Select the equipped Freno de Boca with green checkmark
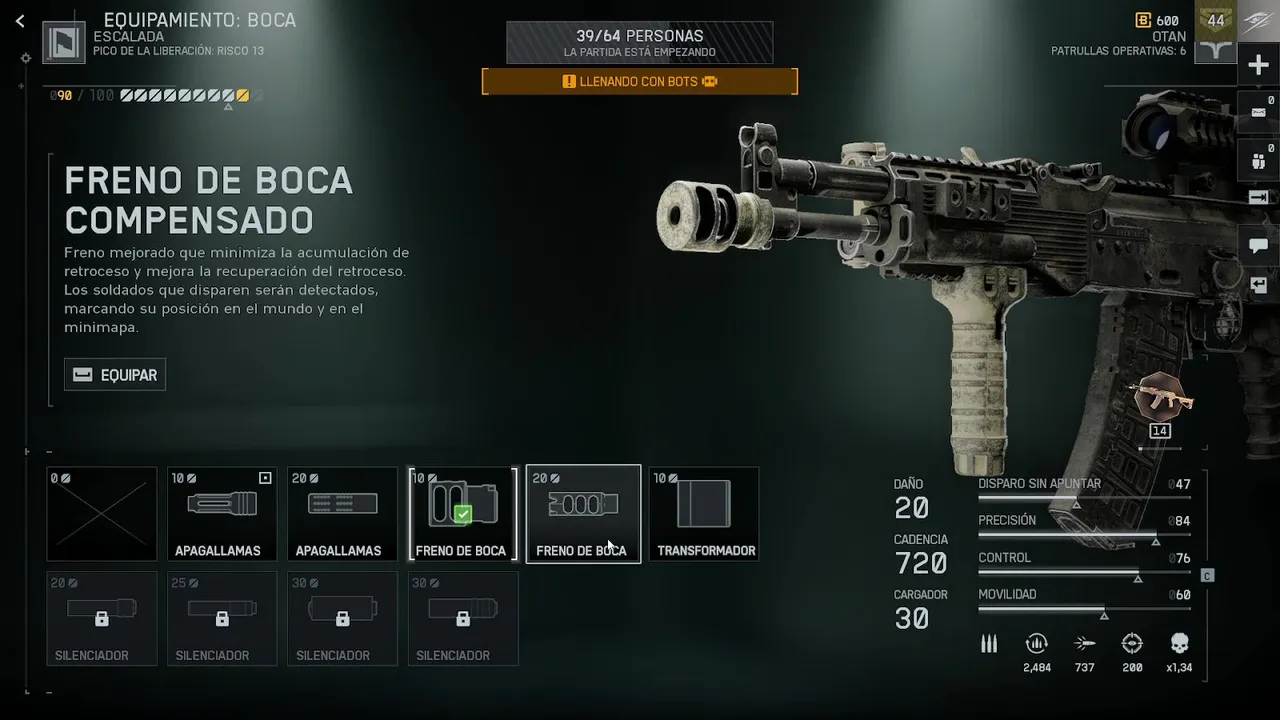The image size is (1280, 720). (x=462, y=514)
